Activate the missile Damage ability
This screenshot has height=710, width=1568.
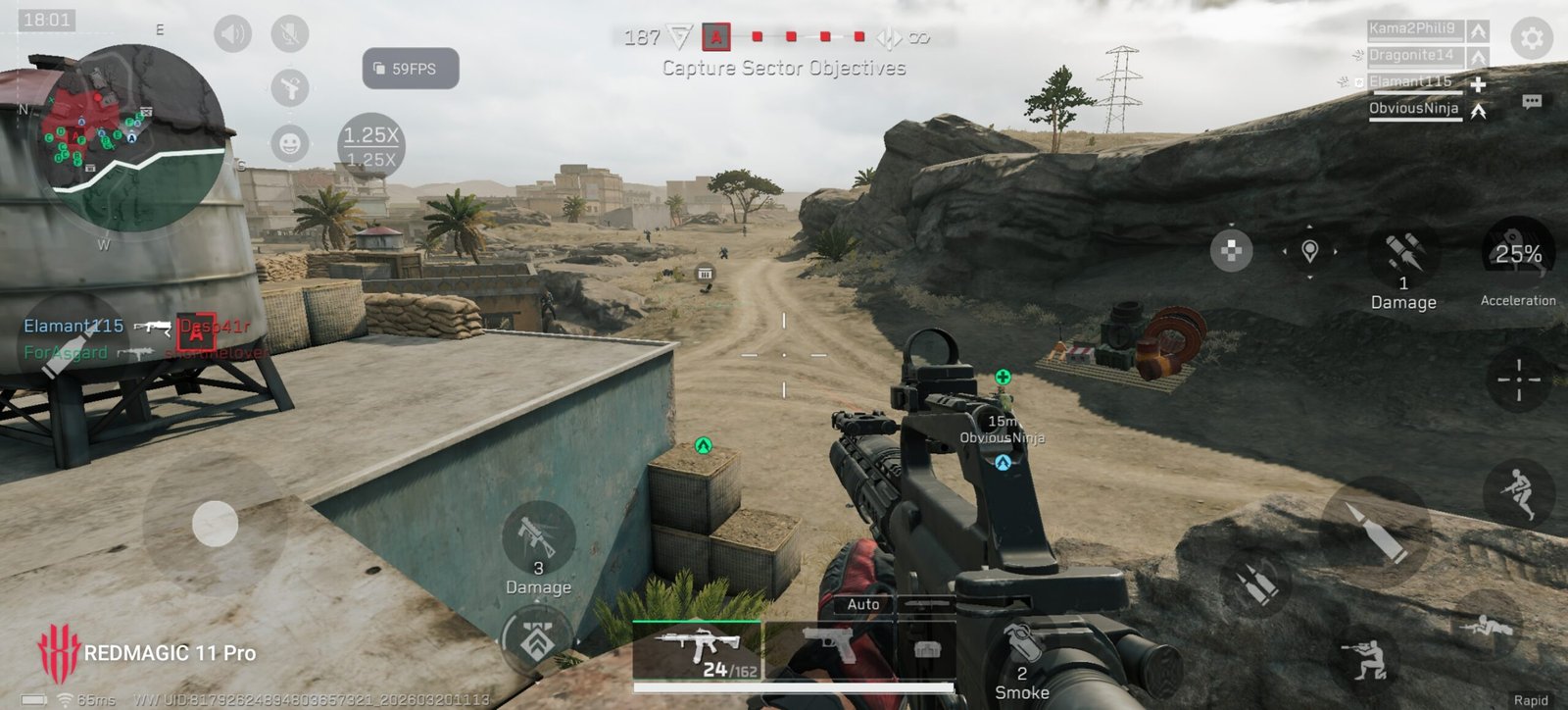pyautogui.click(x=1402, y=257)
